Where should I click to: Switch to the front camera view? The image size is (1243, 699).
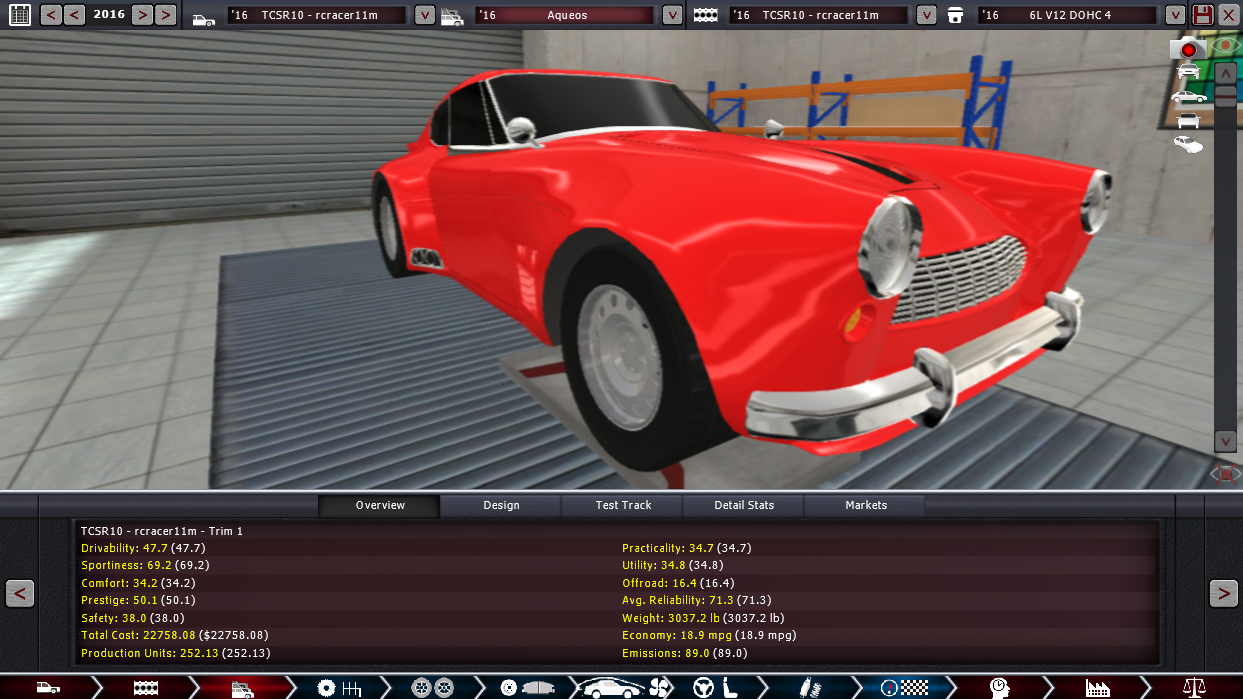pos(1188,71)
